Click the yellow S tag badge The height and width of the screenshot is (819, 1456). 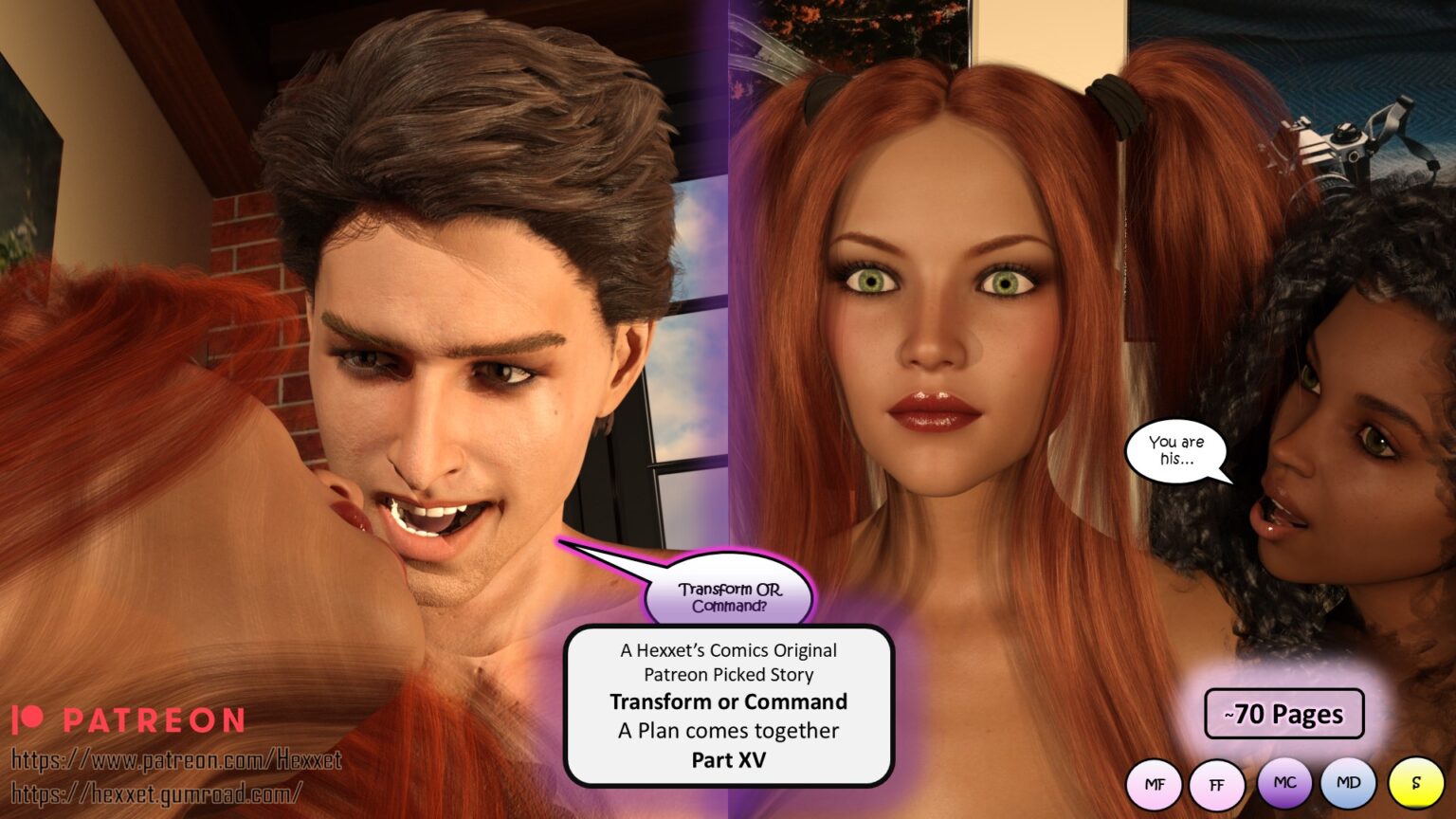click(1415, 785)
